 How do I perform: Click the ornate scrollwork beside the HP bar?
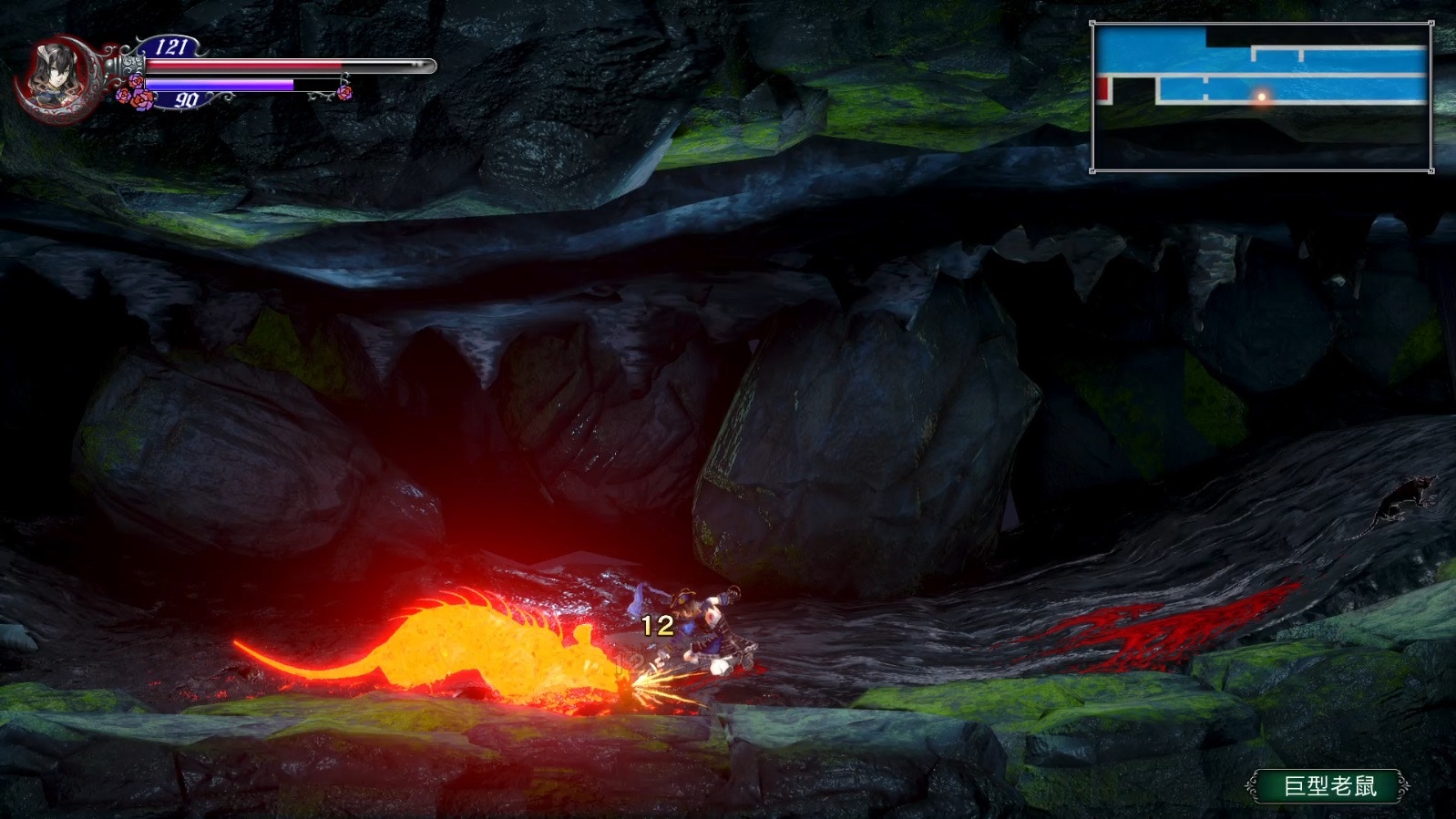(x=134, y=64)
